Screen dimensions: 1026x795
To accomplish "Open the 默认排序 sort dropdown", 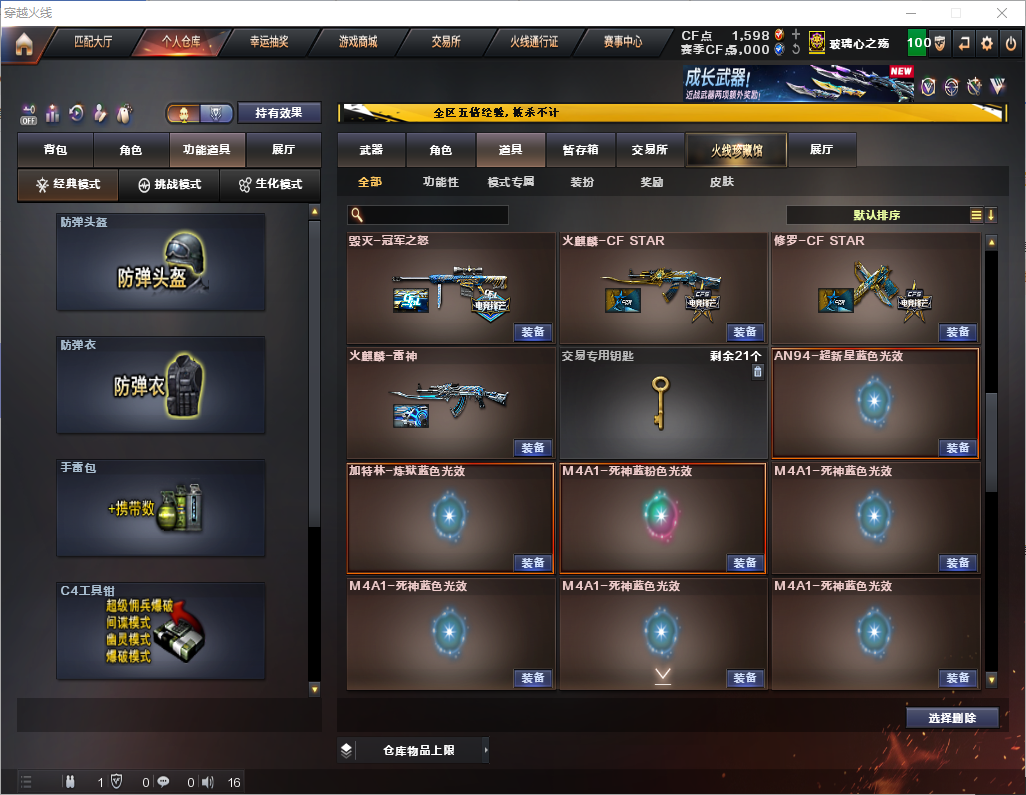I will click(877, 215).
